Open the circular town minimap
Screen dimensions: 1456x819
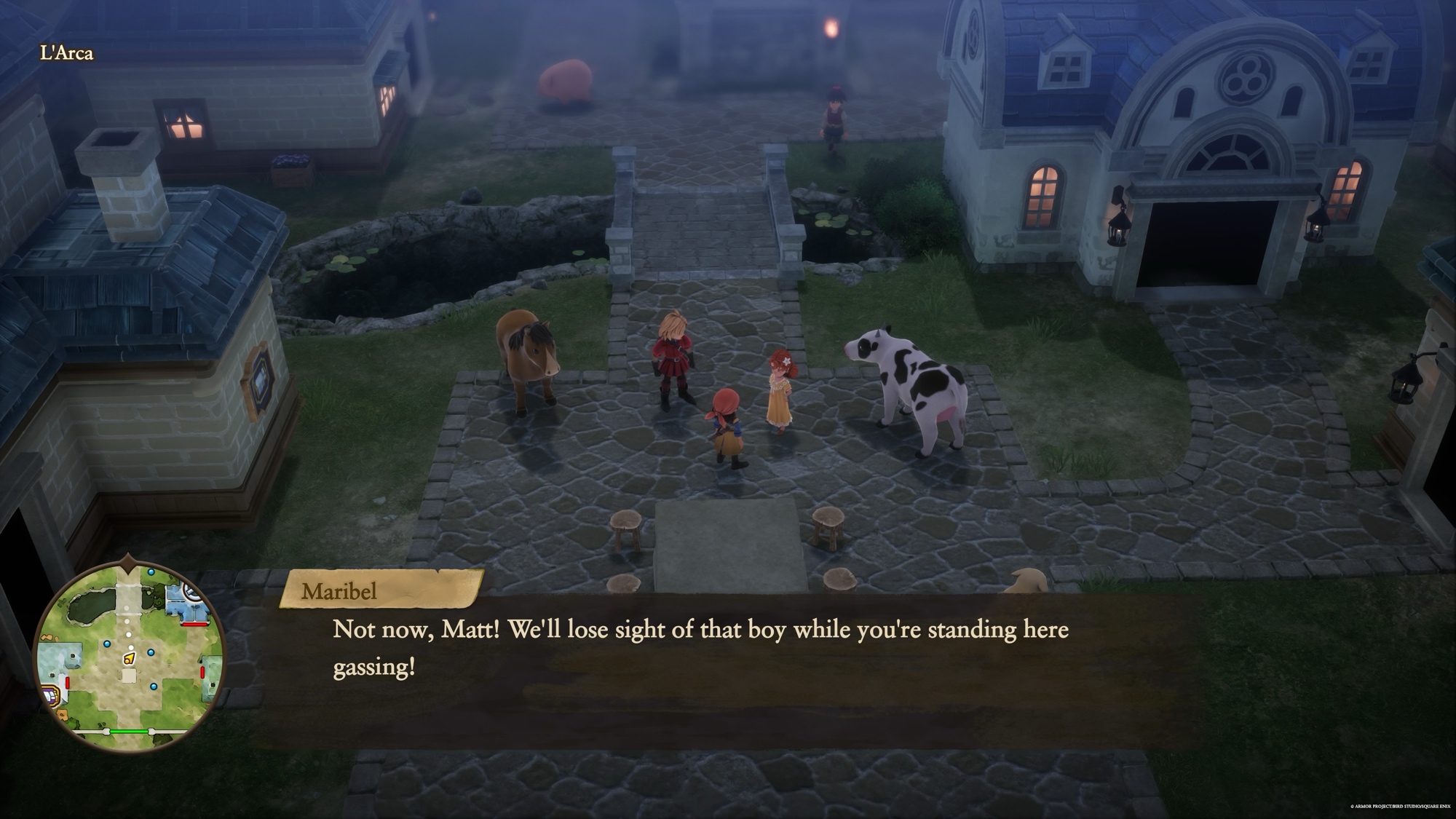tap(130, 656)
